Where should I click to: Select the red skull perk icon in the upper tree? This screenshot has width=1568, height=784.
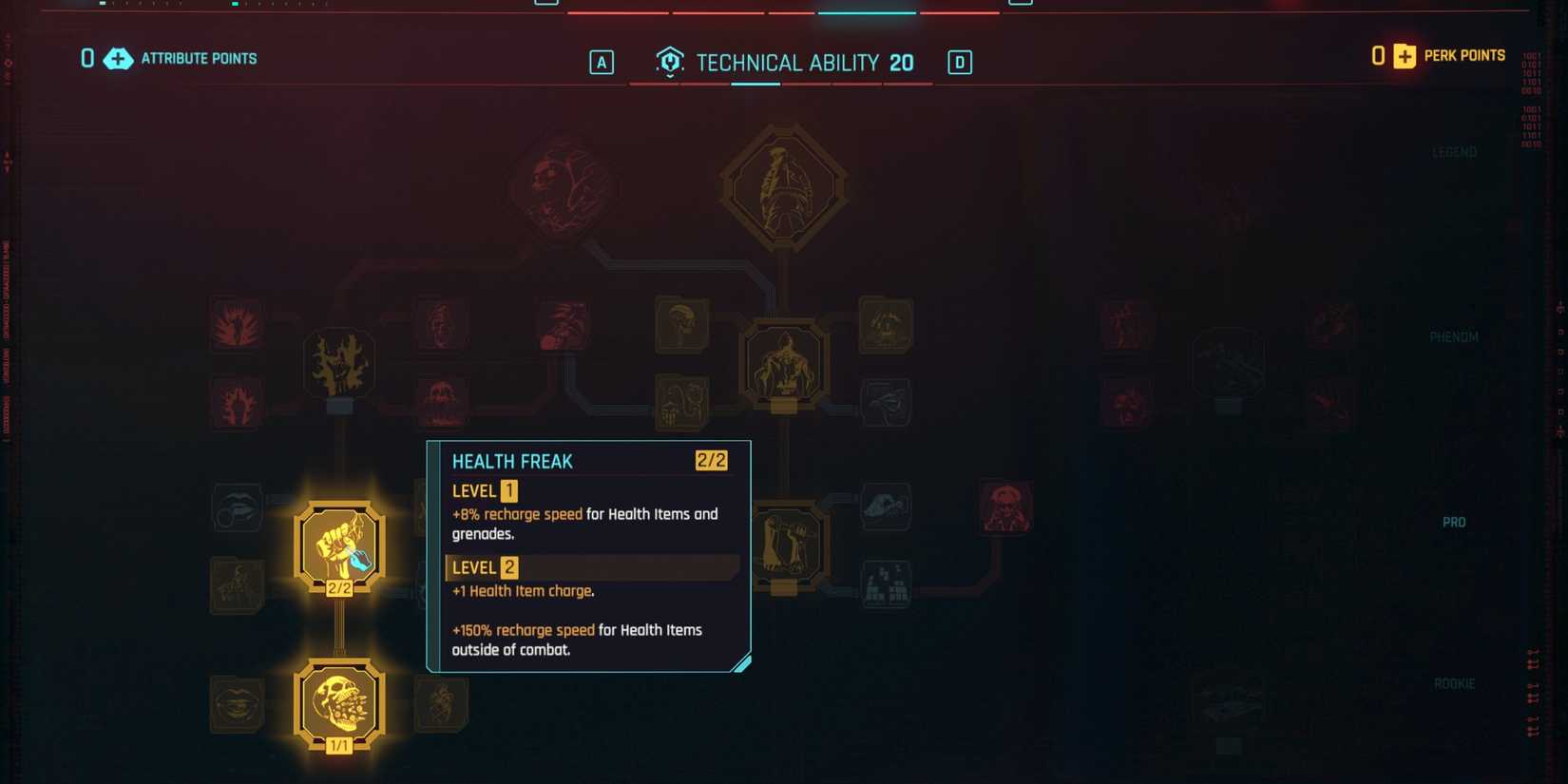click(x=441, y=404)
